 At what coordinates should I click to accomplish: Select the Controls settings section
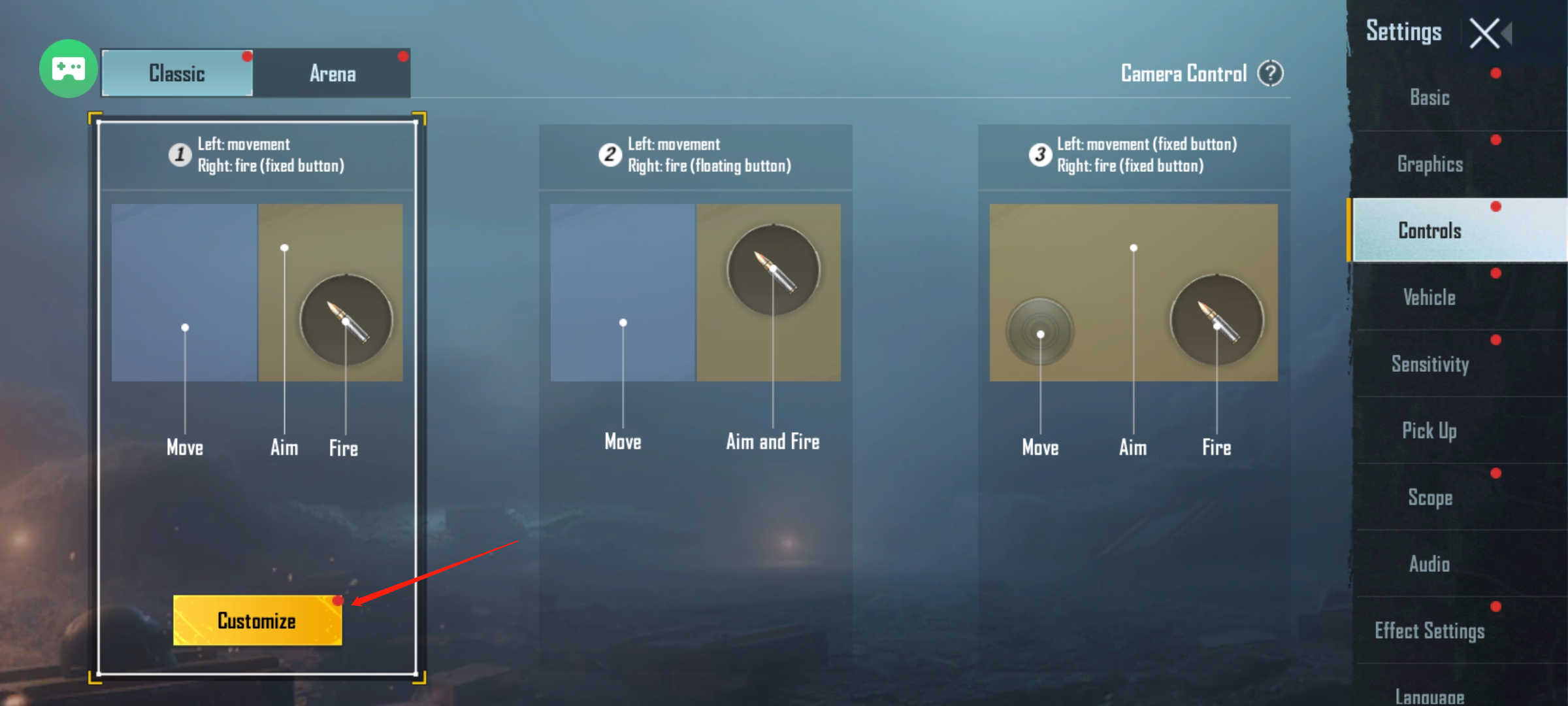click(1429, 231)
